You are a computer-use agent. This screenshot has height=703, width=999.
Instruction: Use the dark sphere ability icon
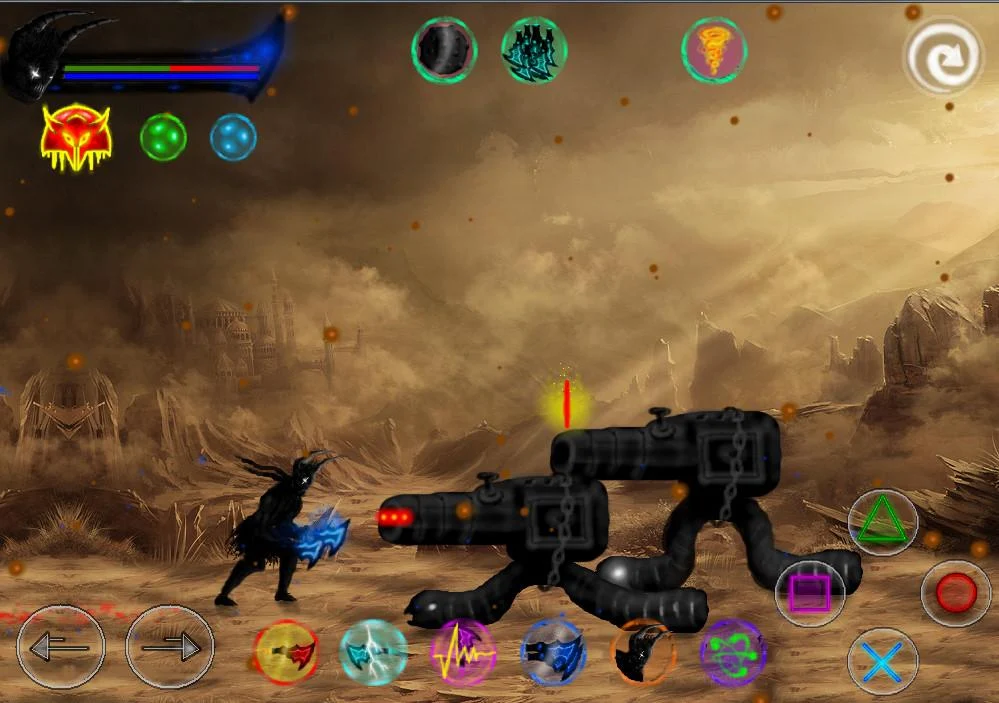point(444,50)
